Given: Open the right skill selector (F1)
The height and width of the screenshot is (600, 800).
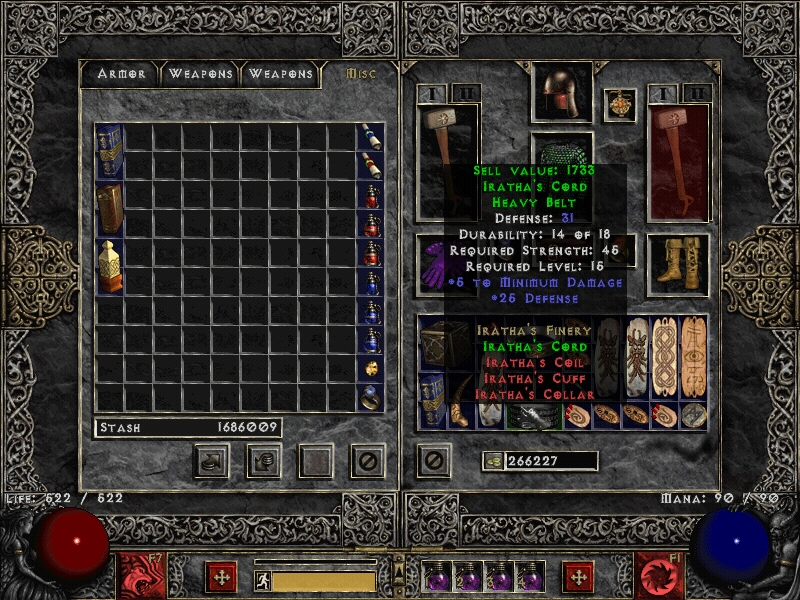Looking at the screenshot, I should tap(660, 576).
